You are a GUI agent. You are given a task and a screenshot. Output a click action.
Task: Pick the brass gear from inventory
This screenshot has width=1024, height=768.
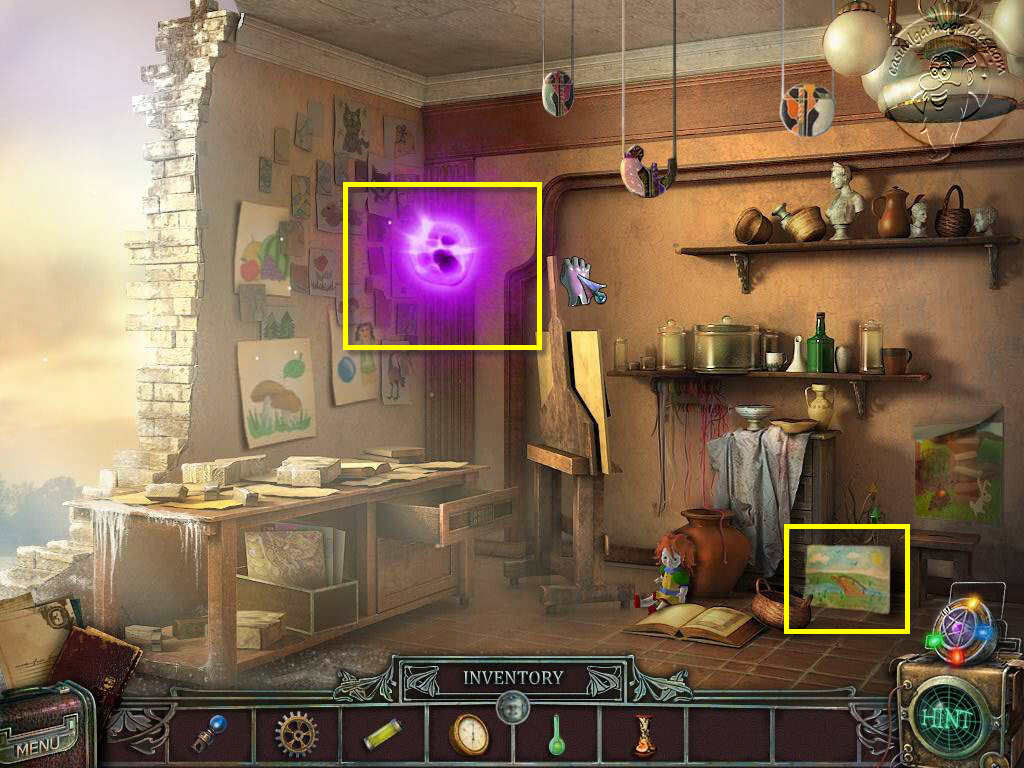[x=297, y=736]
